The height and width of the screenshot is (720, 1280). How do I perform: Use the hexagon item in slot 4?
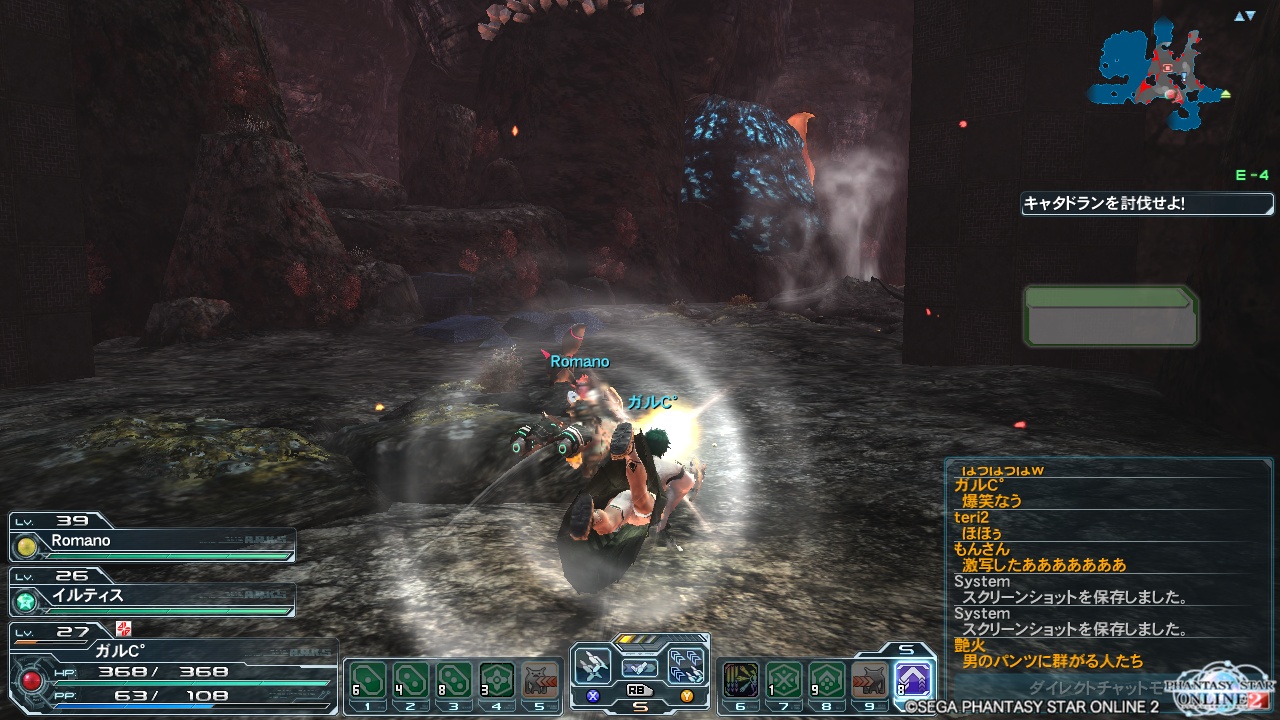497,680
